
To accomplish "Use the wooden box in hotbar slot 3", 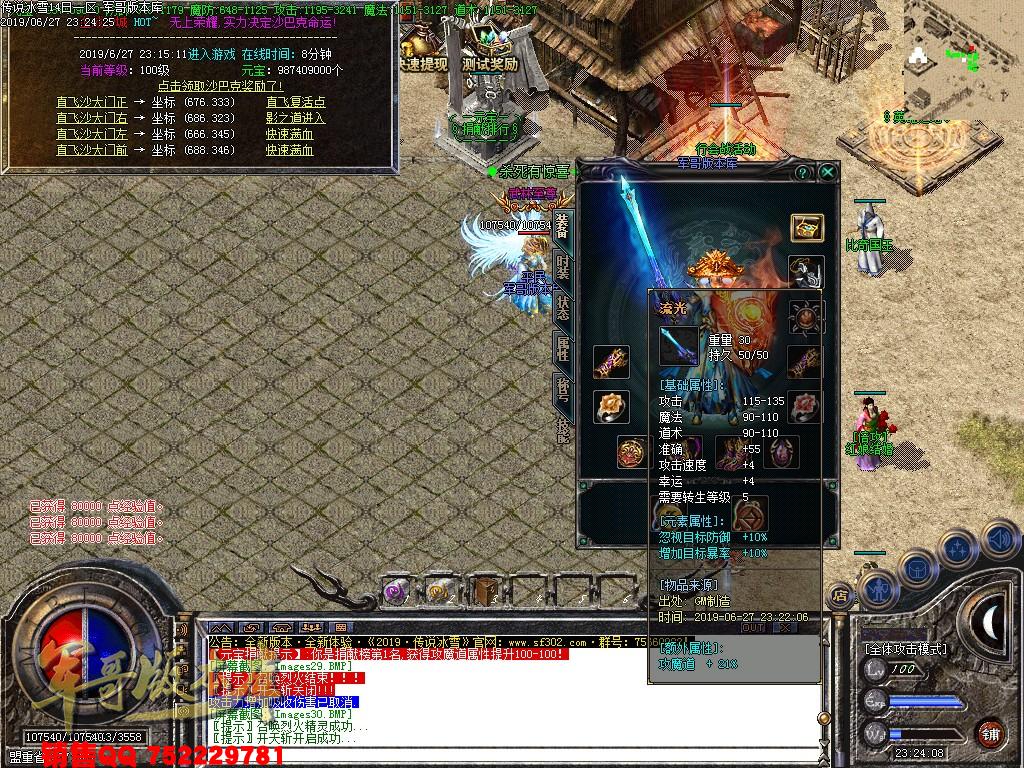I will click(x=486, y=590).
